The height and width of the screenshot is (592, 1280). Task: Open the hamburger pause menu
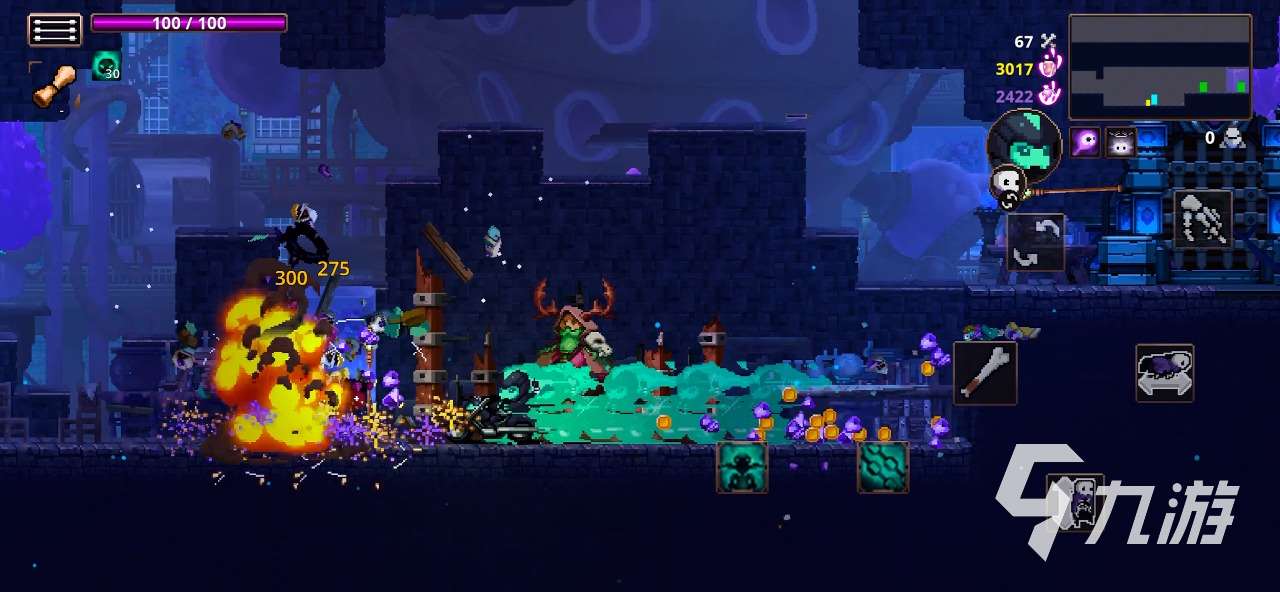tap(54, 29)
